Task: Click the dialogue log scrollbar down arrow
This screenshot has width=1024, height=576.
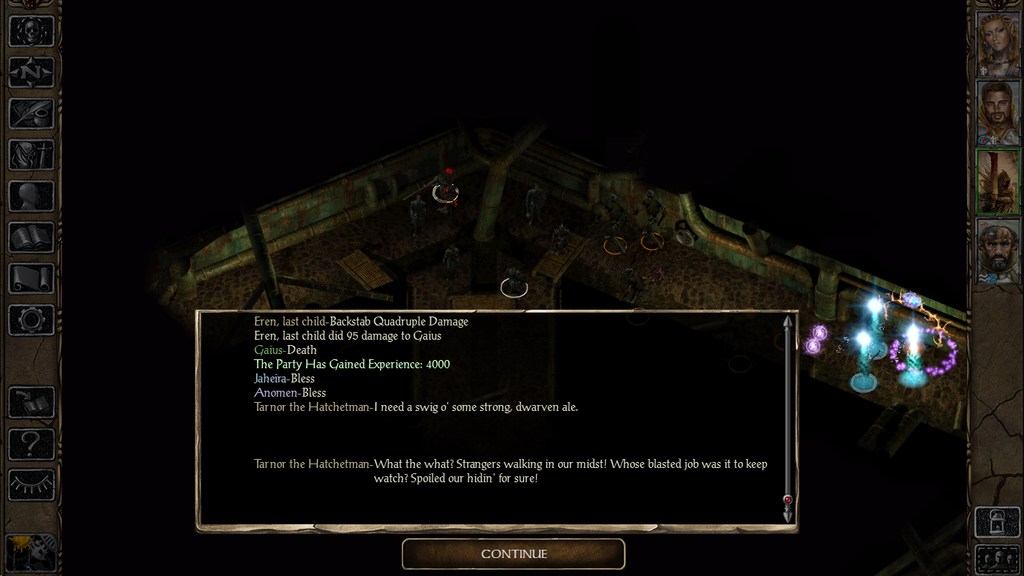Action: [788, 515]
